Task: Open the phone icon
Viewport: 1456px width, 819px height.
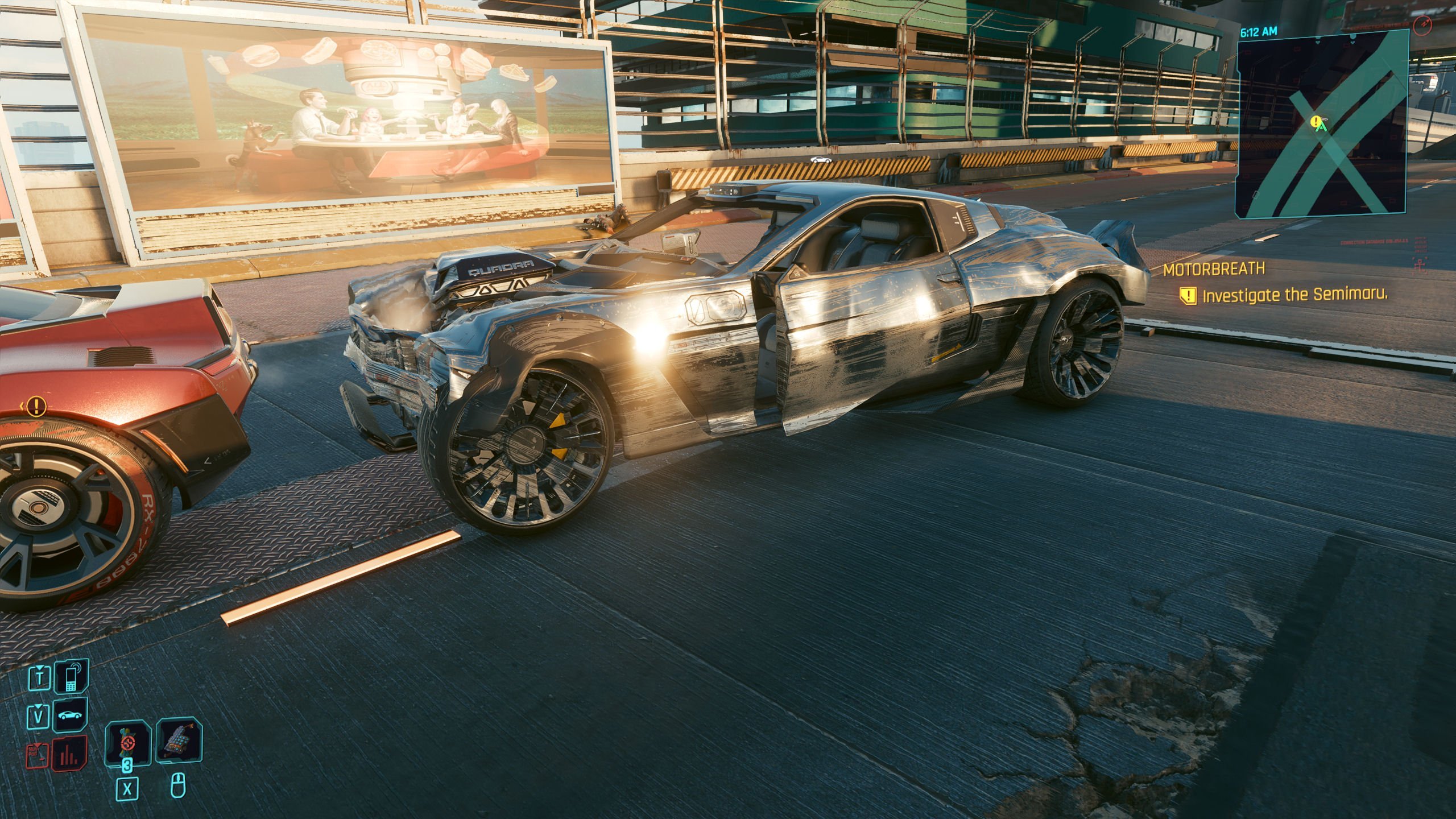Action: coord(71,677)
